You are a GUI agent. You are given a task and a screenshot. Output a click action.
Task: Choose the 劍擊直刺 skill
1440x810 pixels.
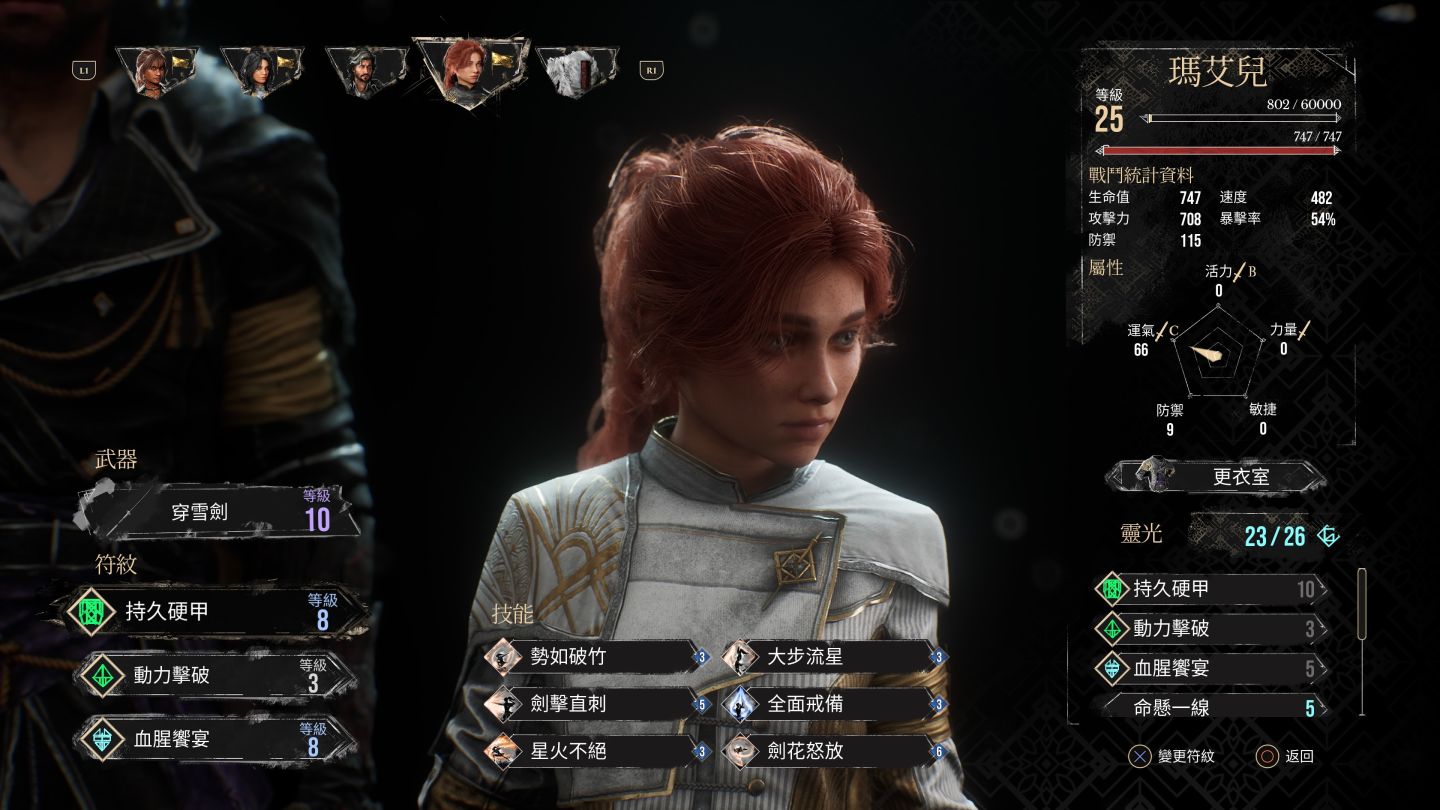point(596,704)
